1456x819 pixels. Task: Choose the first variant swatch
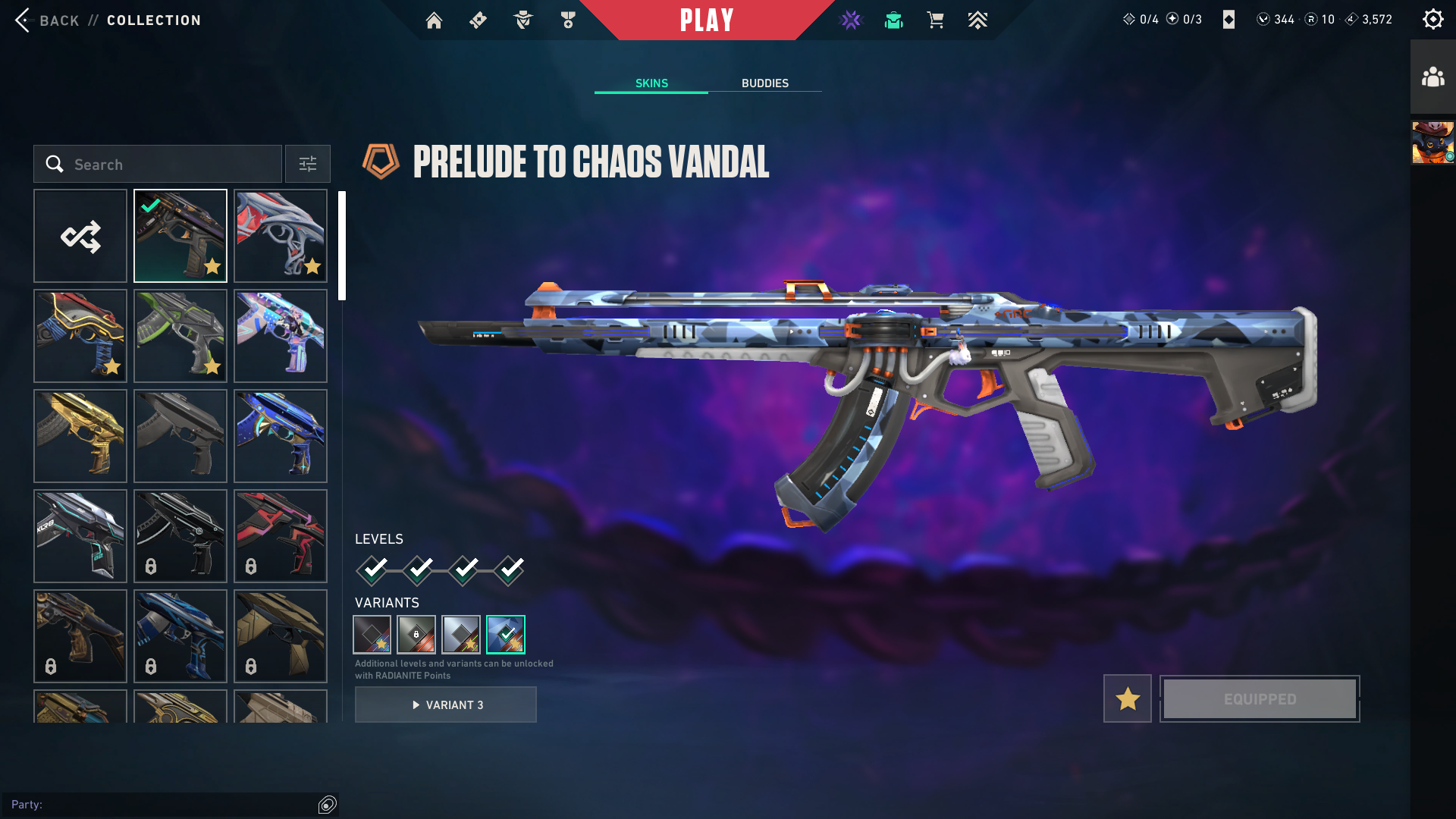click(372, 635)
